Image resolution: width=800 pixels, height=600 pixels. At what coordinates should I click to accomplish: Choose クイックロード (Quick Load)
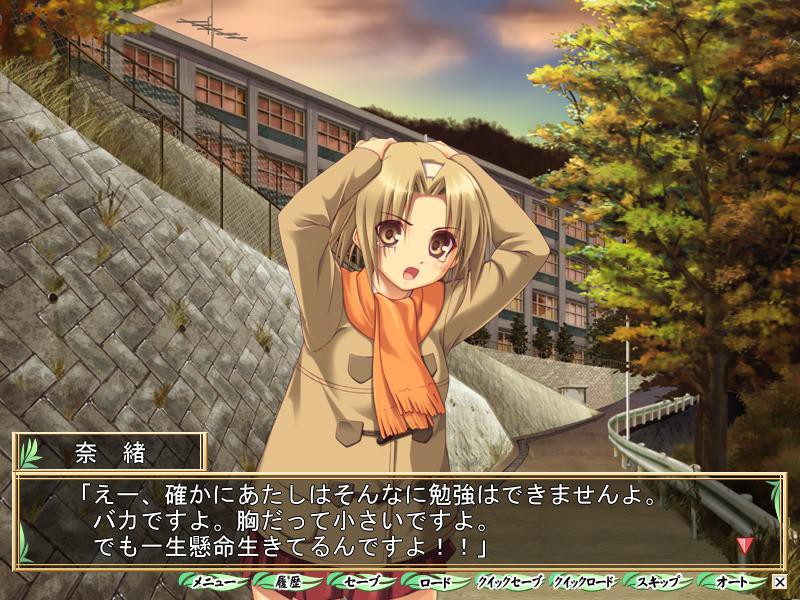(585, 581)
